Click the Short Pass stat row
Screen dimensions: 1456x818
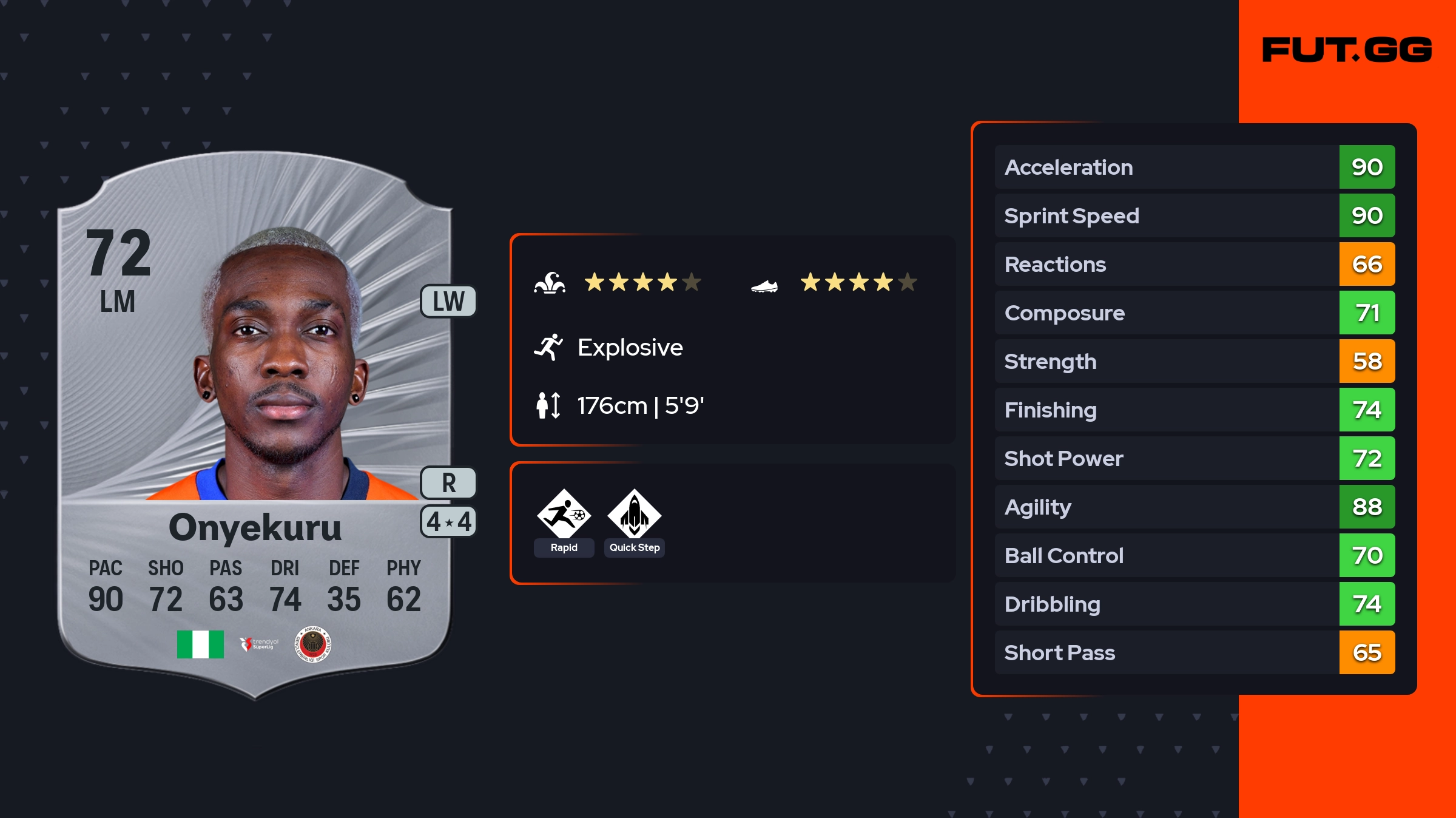point(1194,652)
